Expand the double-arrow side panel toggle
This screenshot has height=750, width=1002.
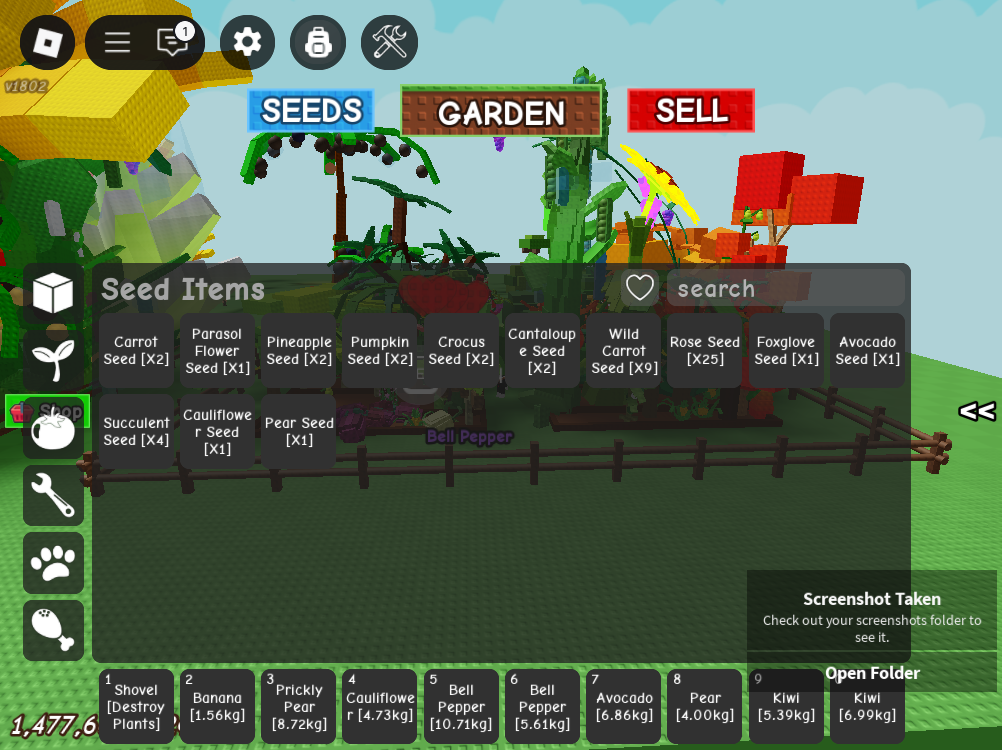[976, 411]
